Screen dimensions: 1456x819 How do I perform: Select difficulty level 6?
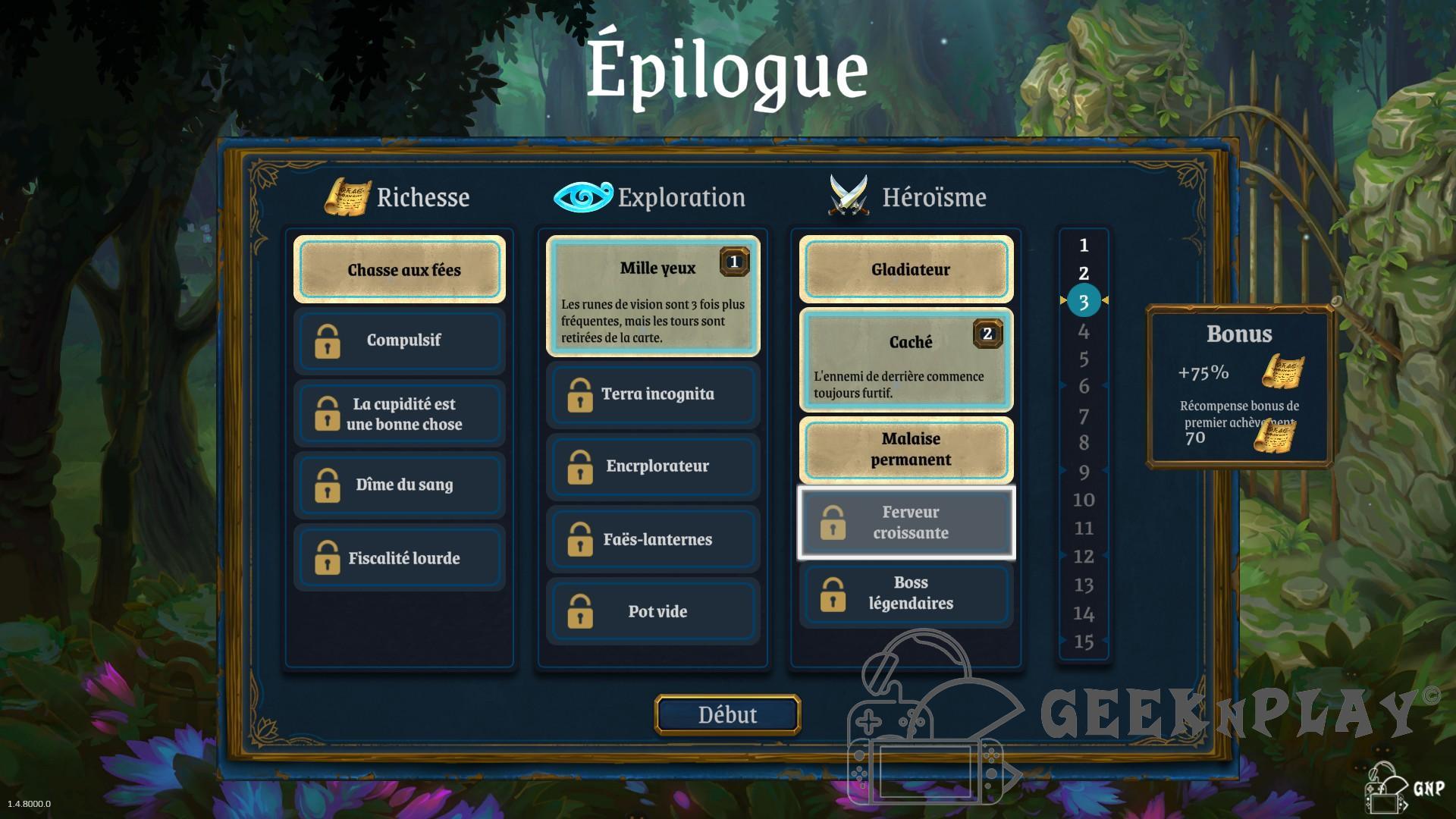click(x=1084, y=387)
